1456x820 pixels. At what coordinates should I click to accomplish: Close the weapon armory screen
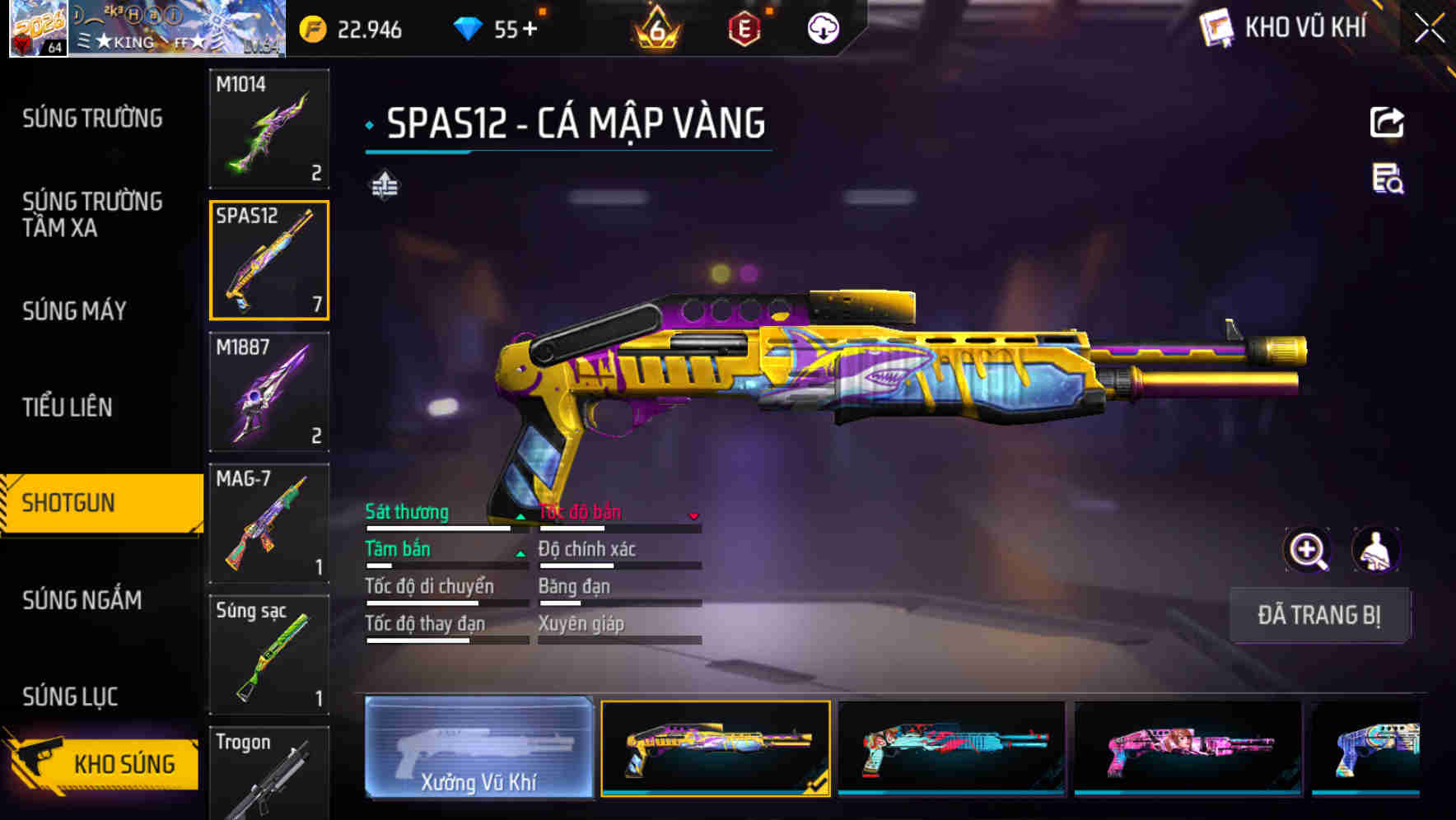click(x=1429, y=29)
